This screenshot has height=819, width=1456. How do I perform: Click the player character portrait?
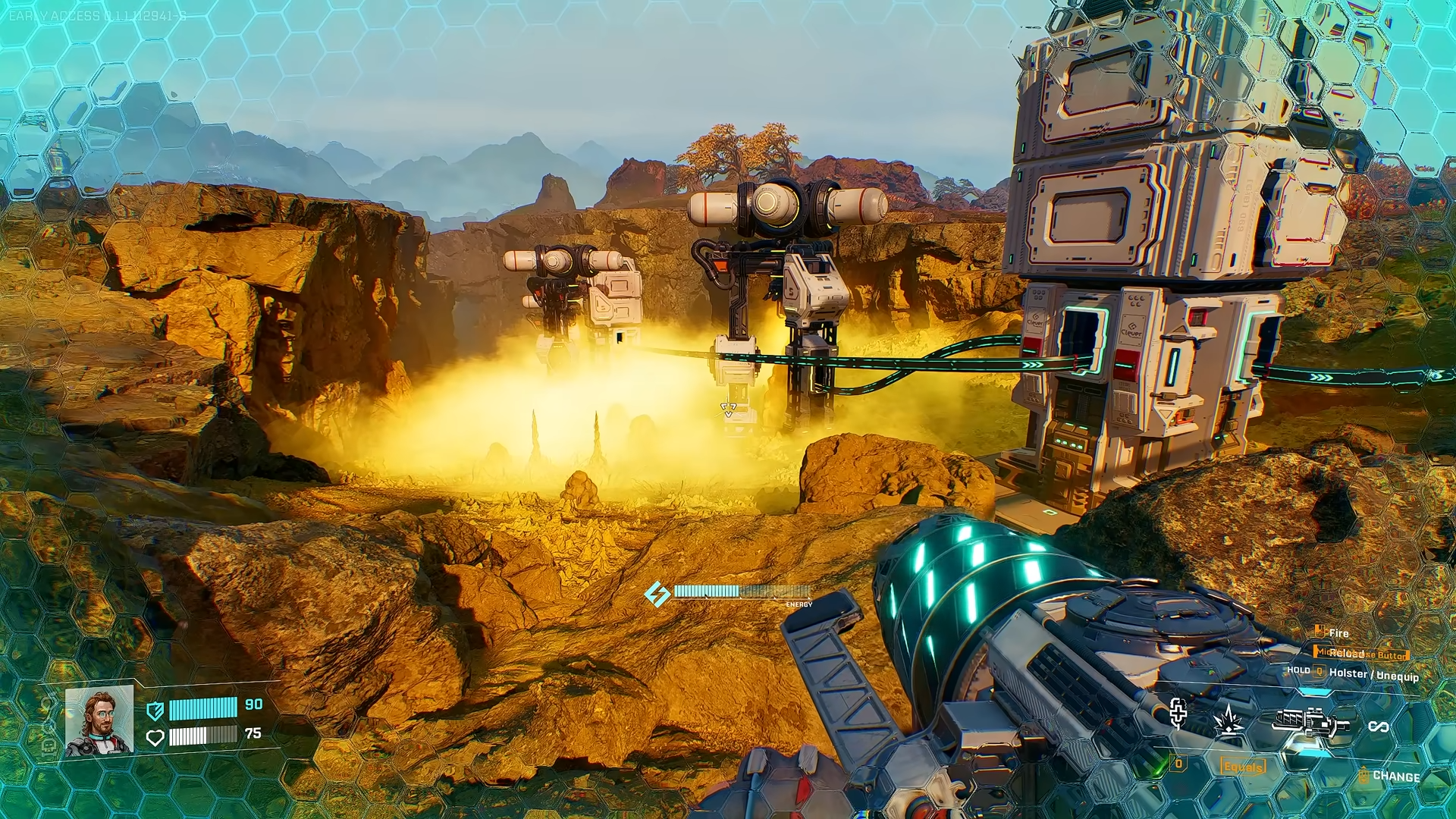tap(99, 721)
